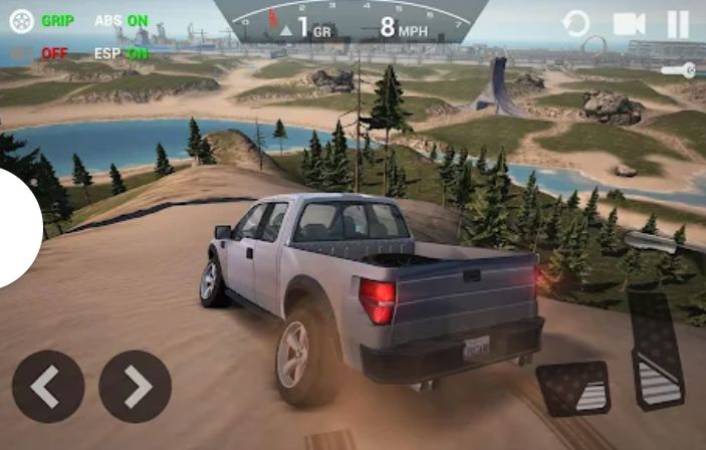Screen dimensions: 706x450
Task: Tap the small slider knob below pause
Action: tap(688, 70)
